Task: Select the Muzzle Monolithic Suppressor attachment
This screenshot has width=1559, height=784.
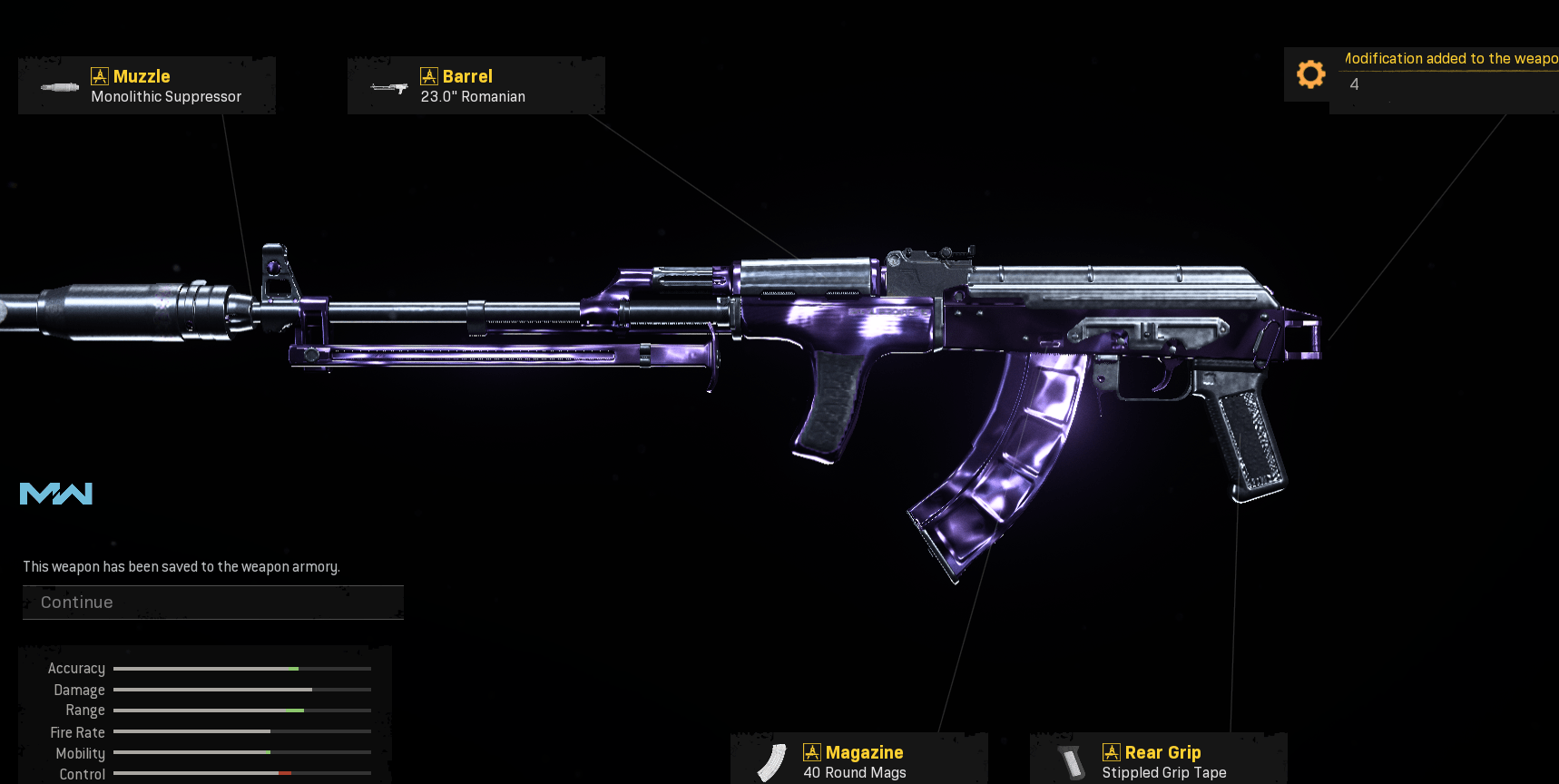Action: coord(147,86)
